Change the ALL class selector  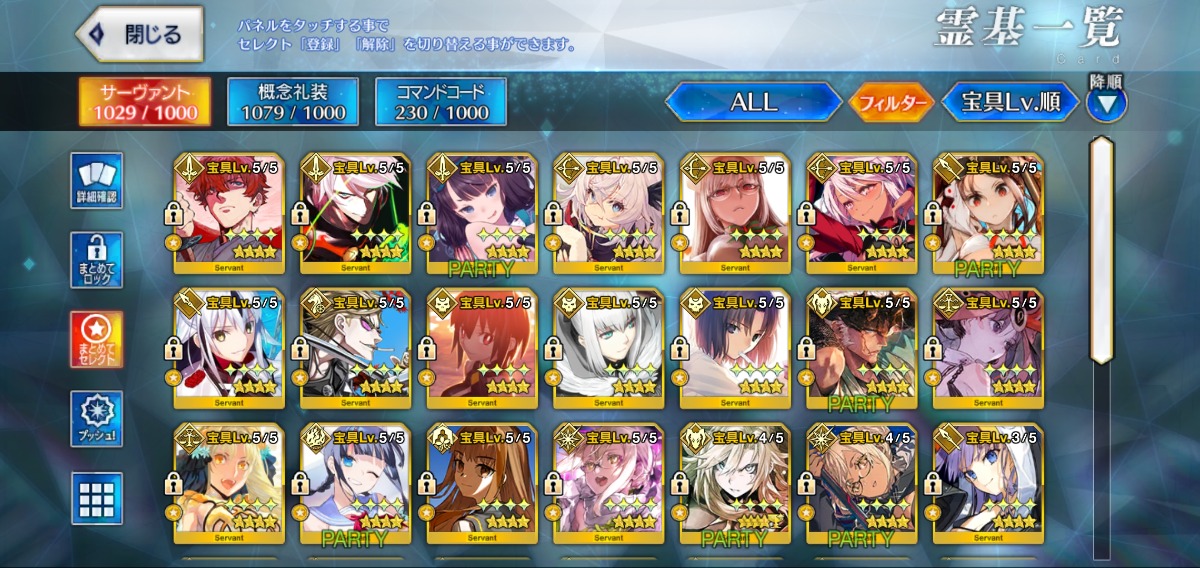(753, 102)
